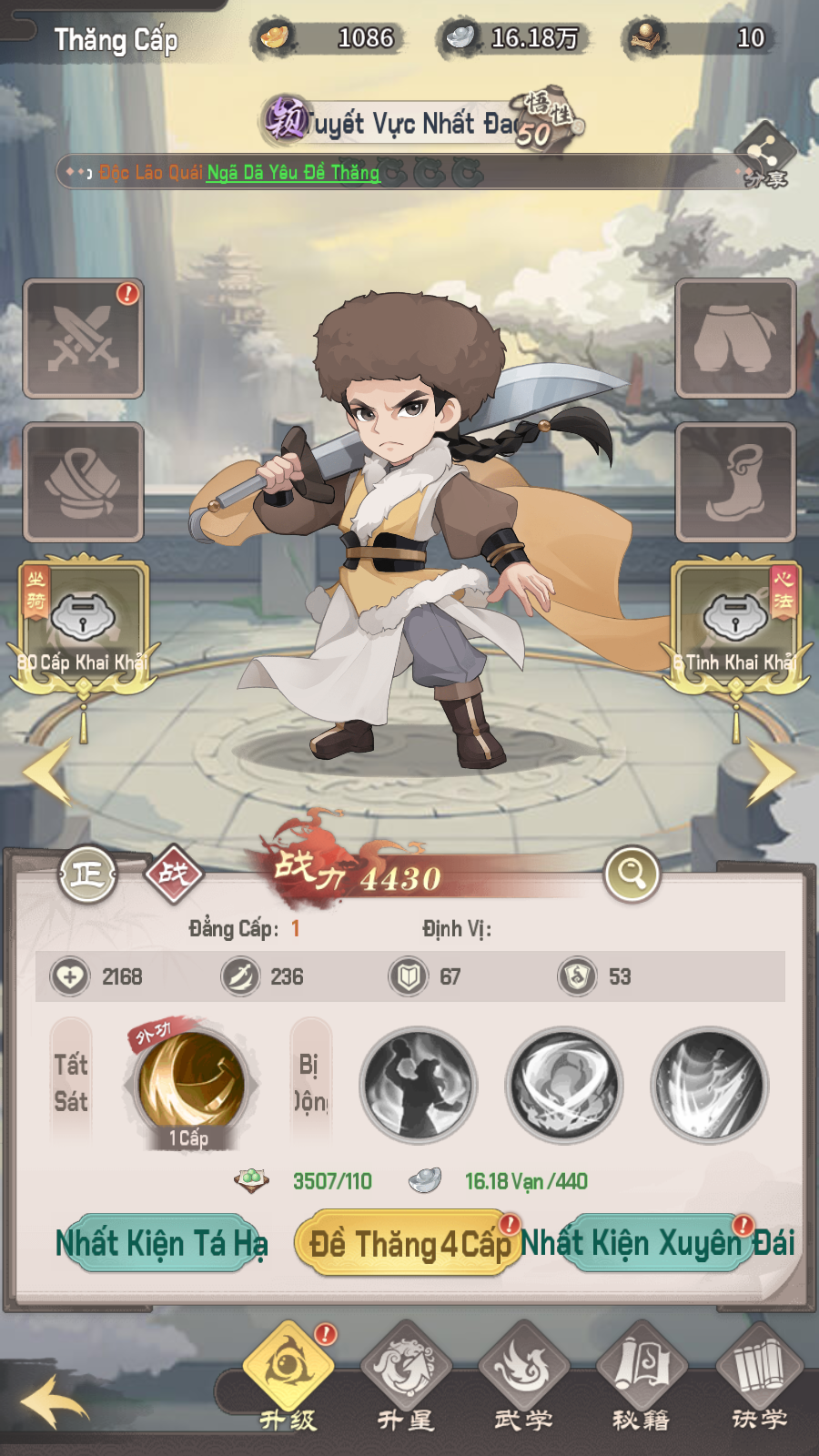Go back with the yellow return arrow
Viewport: 819px width, 1456px height.
pos(55,1401)
